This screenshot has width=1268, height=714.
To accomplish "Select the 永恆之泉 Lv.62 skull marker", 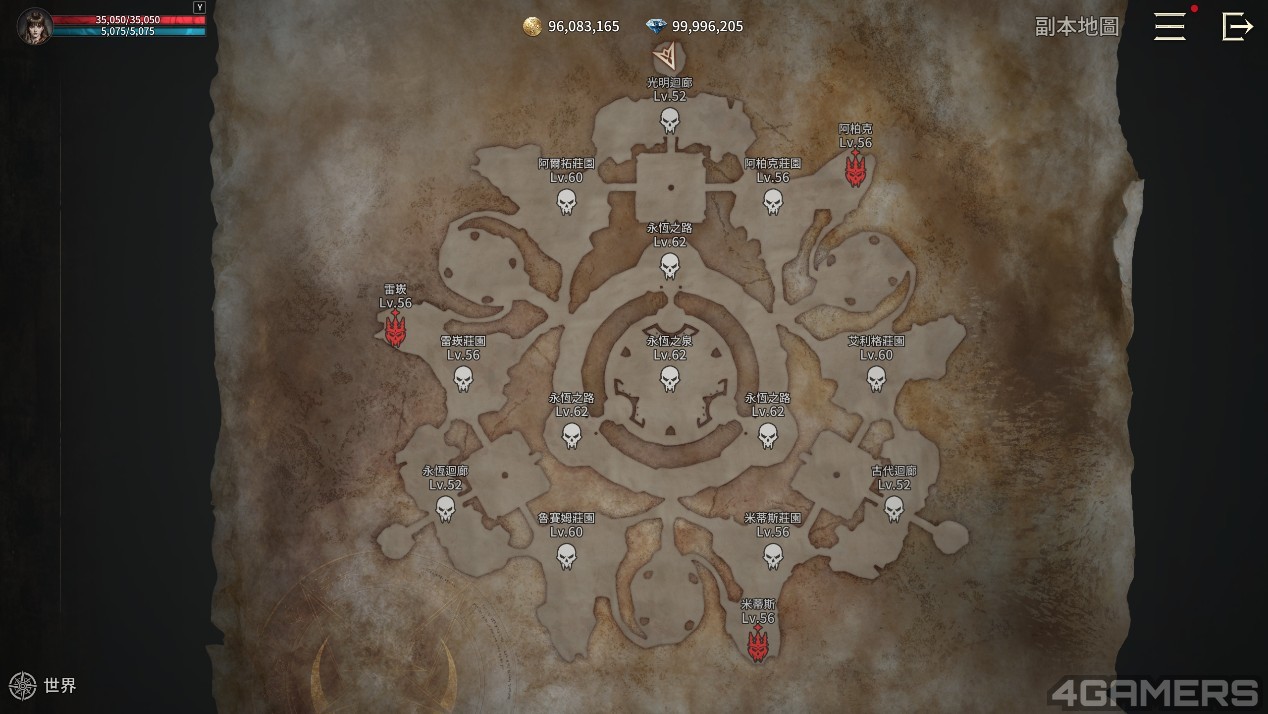I will pyautogui.click(x=670, y=380).
